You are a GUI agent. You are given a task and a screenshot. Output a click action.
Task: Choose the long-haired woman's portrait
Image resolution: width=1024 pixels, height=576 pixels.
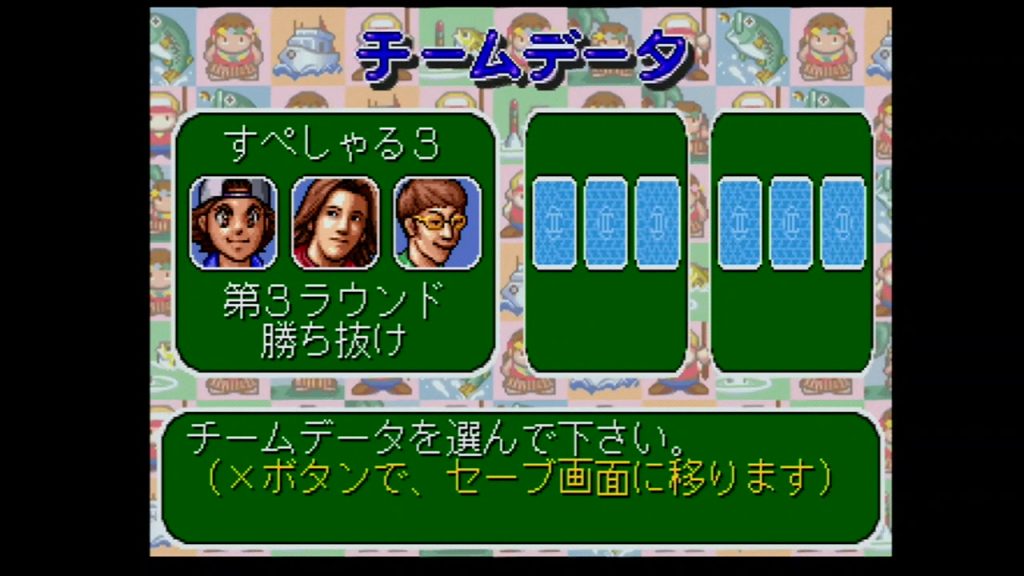pos(335,222)
